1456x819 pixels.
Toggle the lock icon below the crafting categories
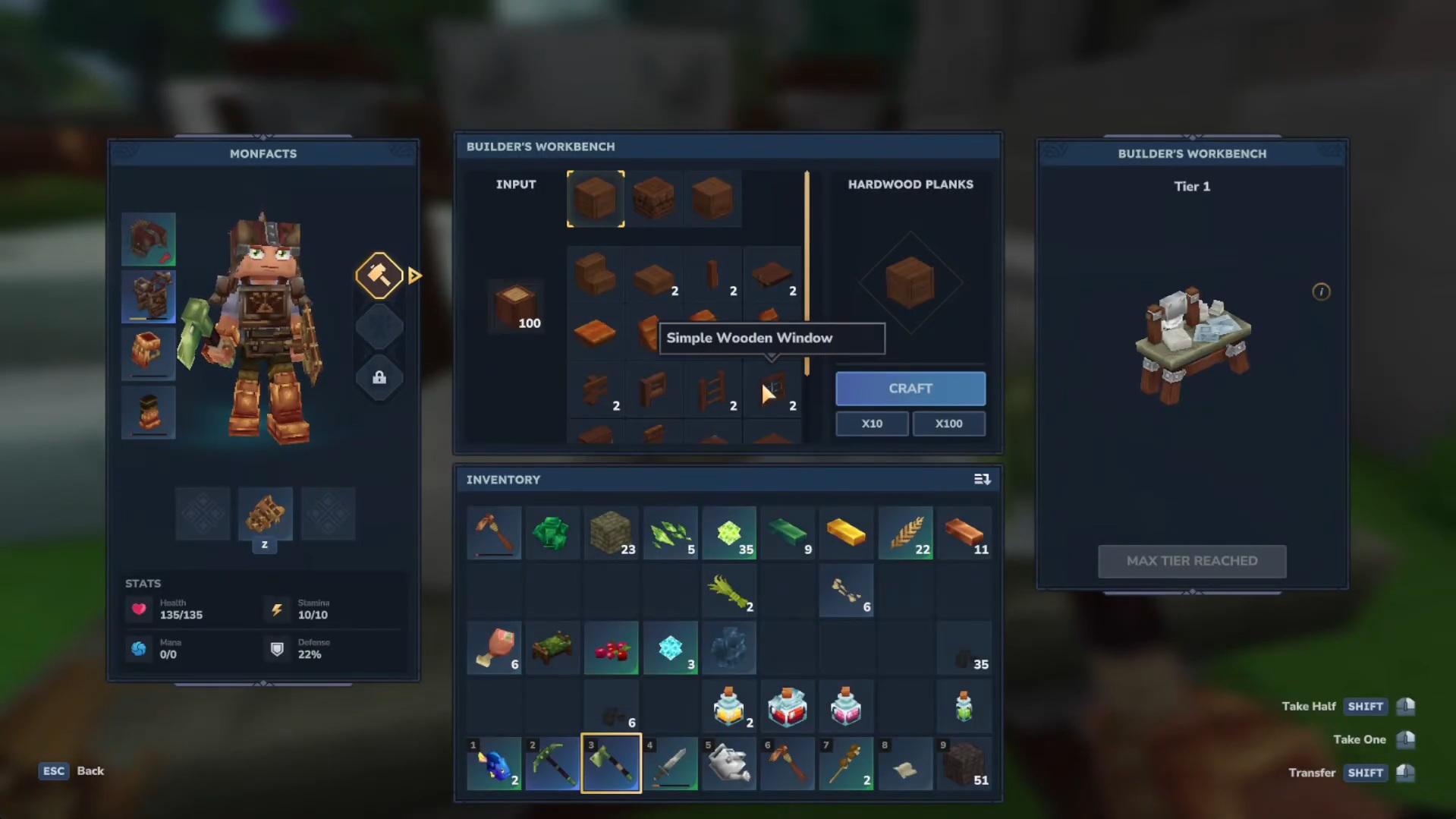379,377
